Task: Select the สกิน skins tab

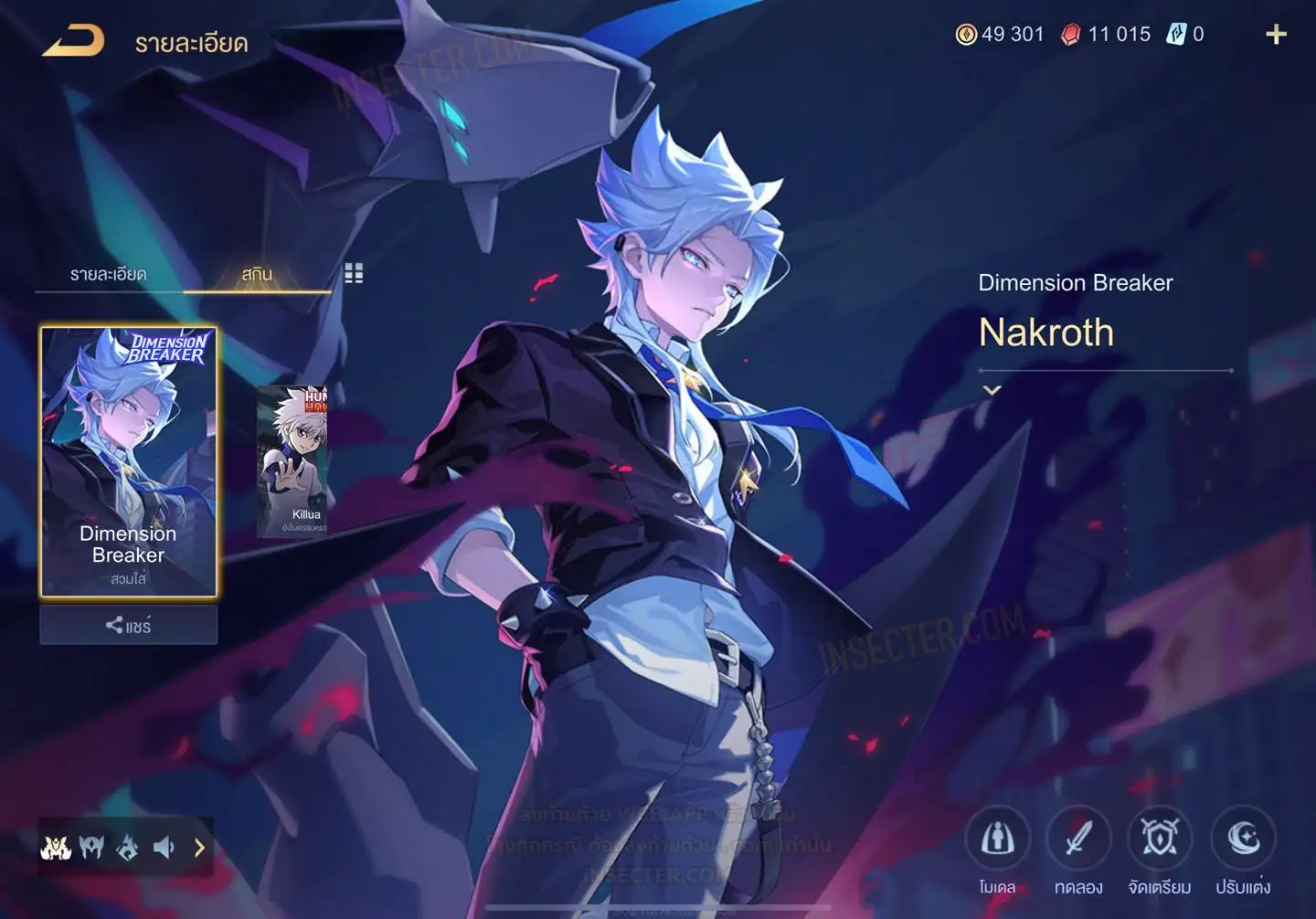Action: click(257, 274)
